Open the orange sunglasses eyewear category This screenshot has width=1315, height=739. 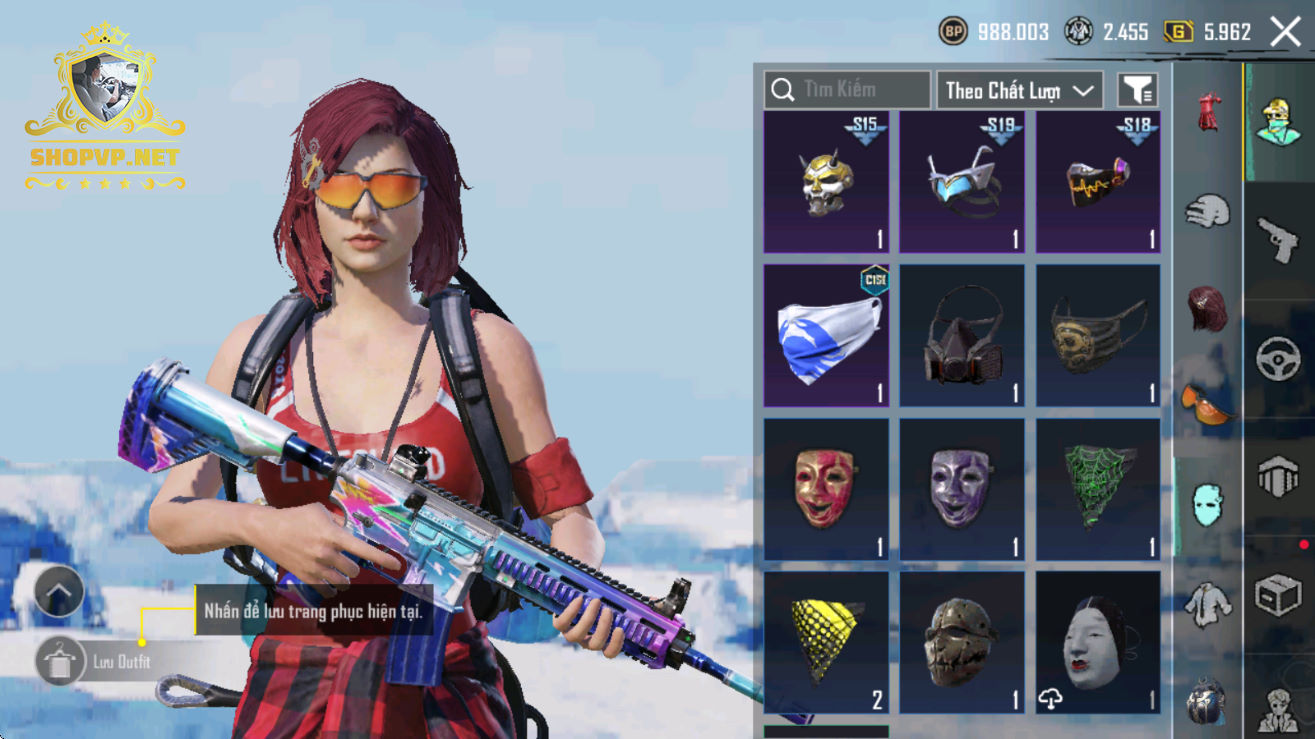(1208, 403)
